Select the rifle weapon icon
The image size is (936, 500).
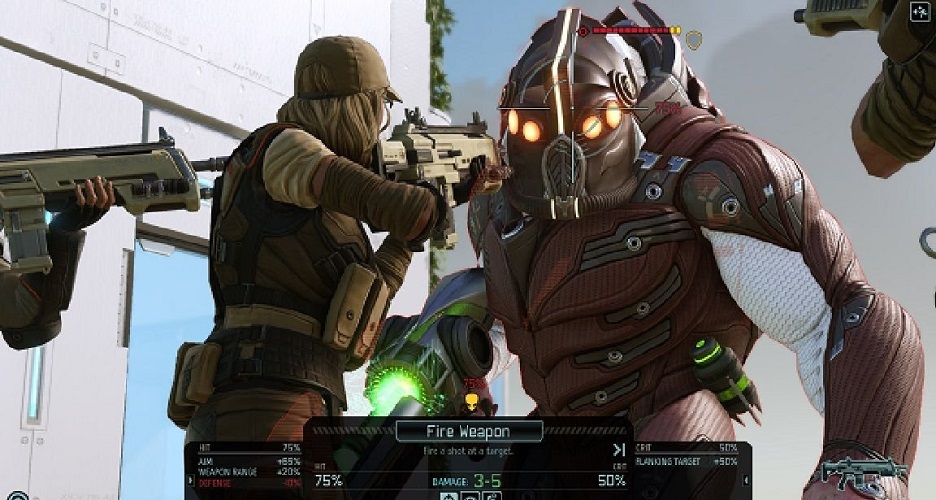pos(863,470)
